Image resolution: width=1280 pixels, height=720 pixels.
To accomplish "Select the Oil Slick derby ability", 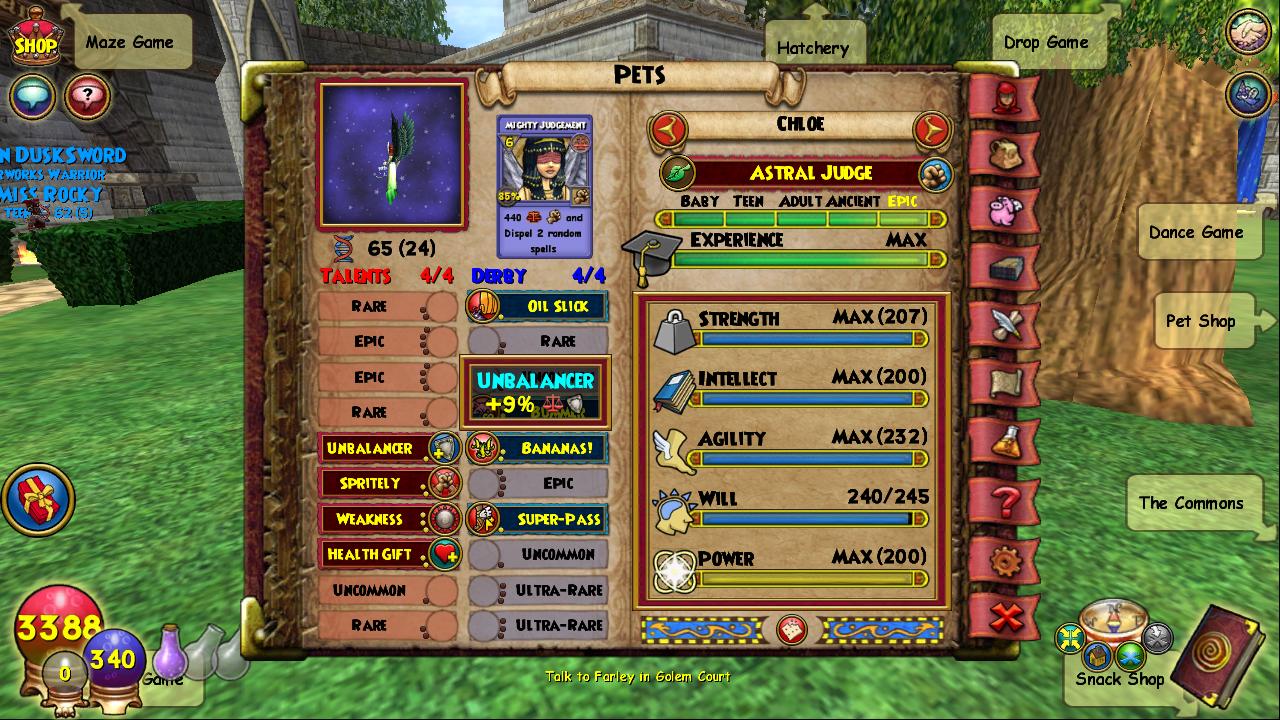I will pyautogui.click(x=538, y=306).
